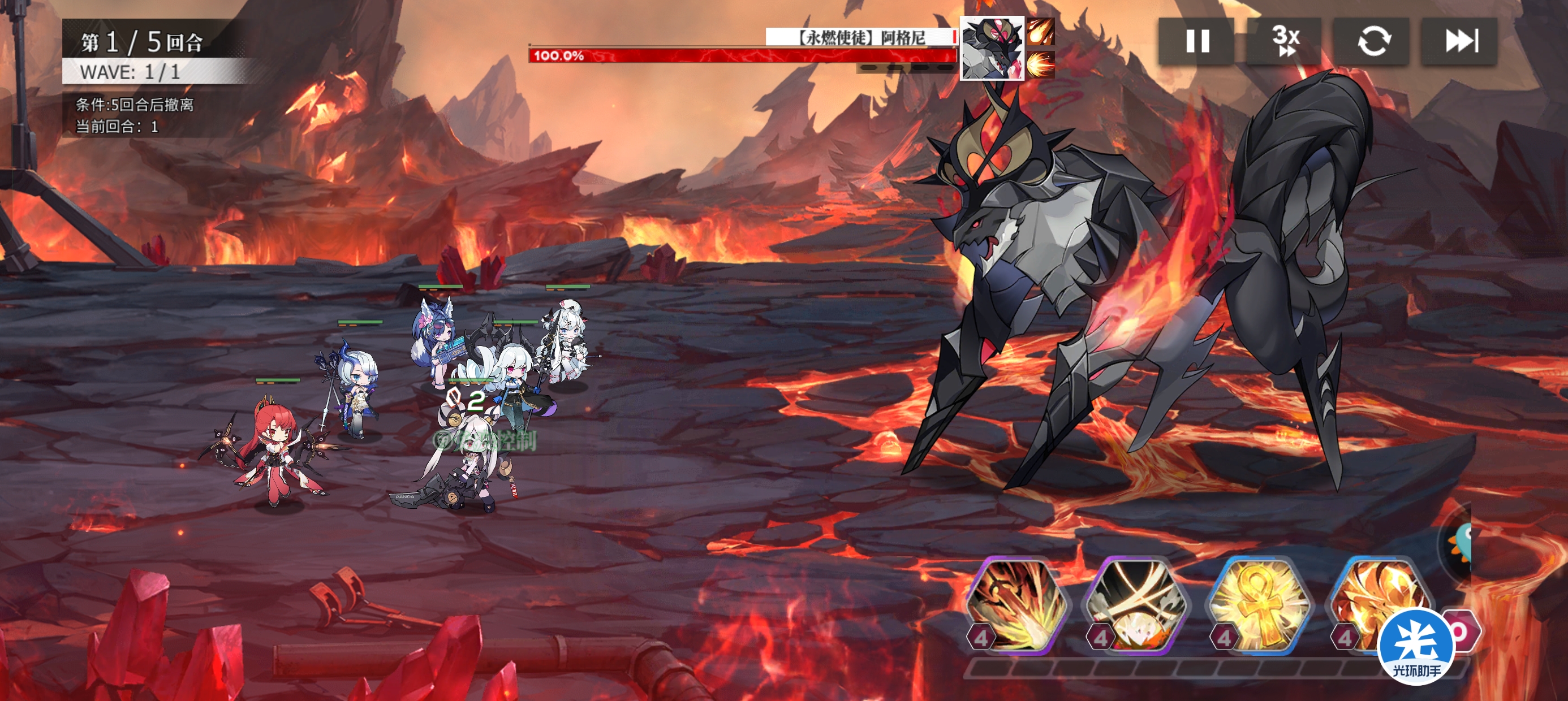Tap the teal bird floating icon
Viewport: 1568px width, 701px height.
click(x=1461, y=543)
